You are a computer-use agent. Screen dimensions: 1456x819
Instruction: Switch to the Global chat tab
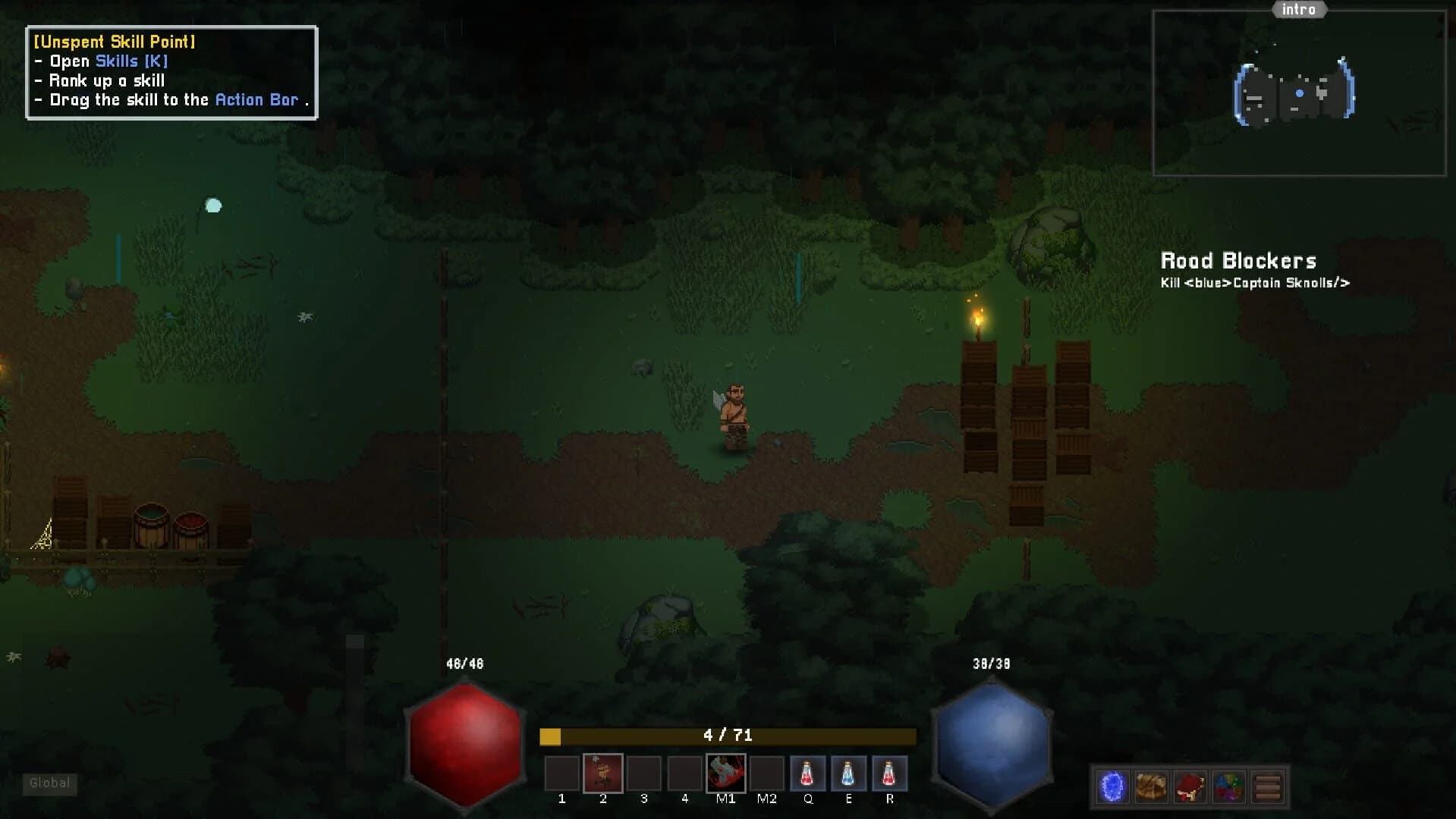pos(49,783)
